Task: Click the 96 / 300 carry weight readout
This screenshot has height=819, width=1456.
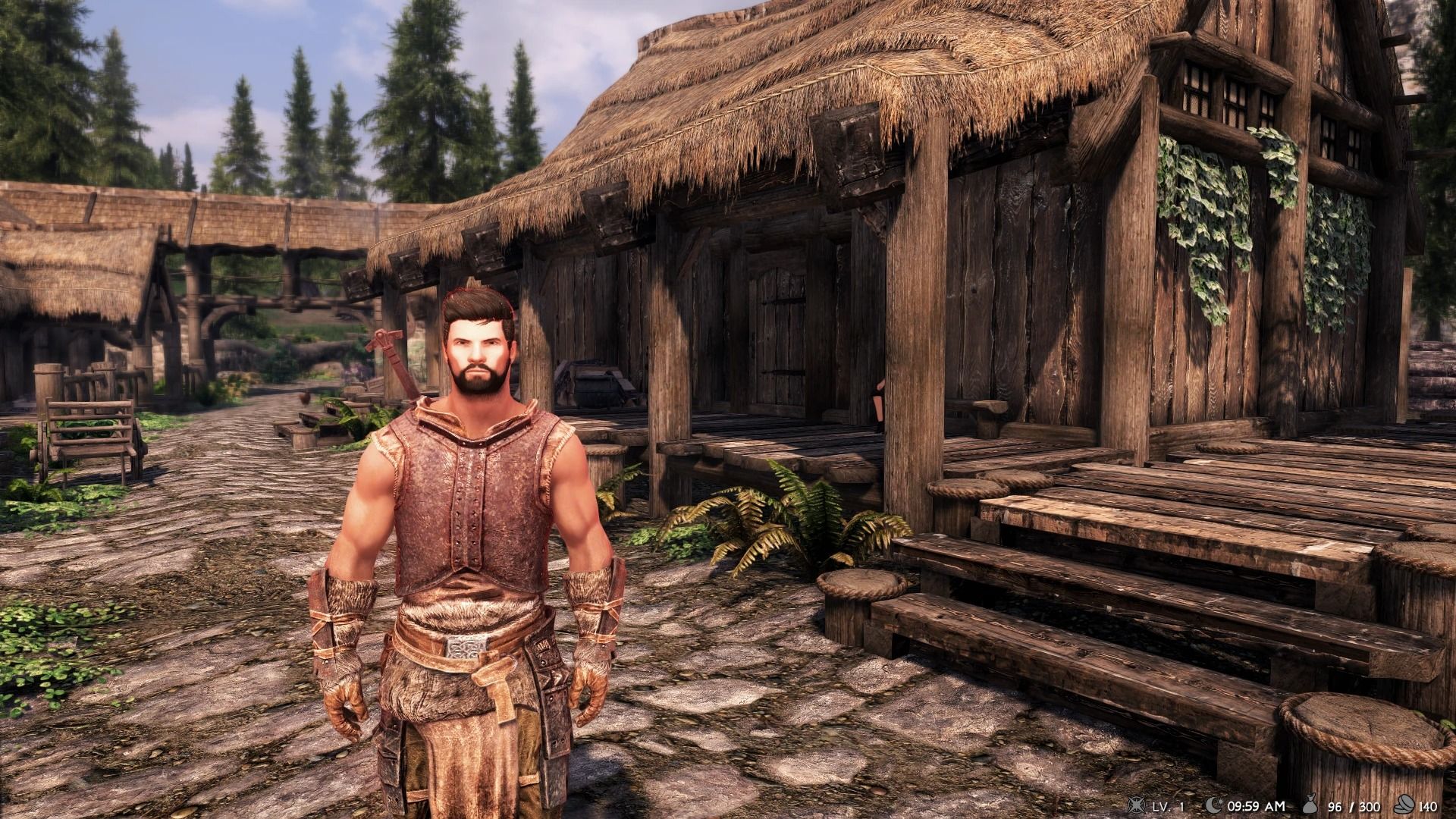Action: pos(1353,805)
